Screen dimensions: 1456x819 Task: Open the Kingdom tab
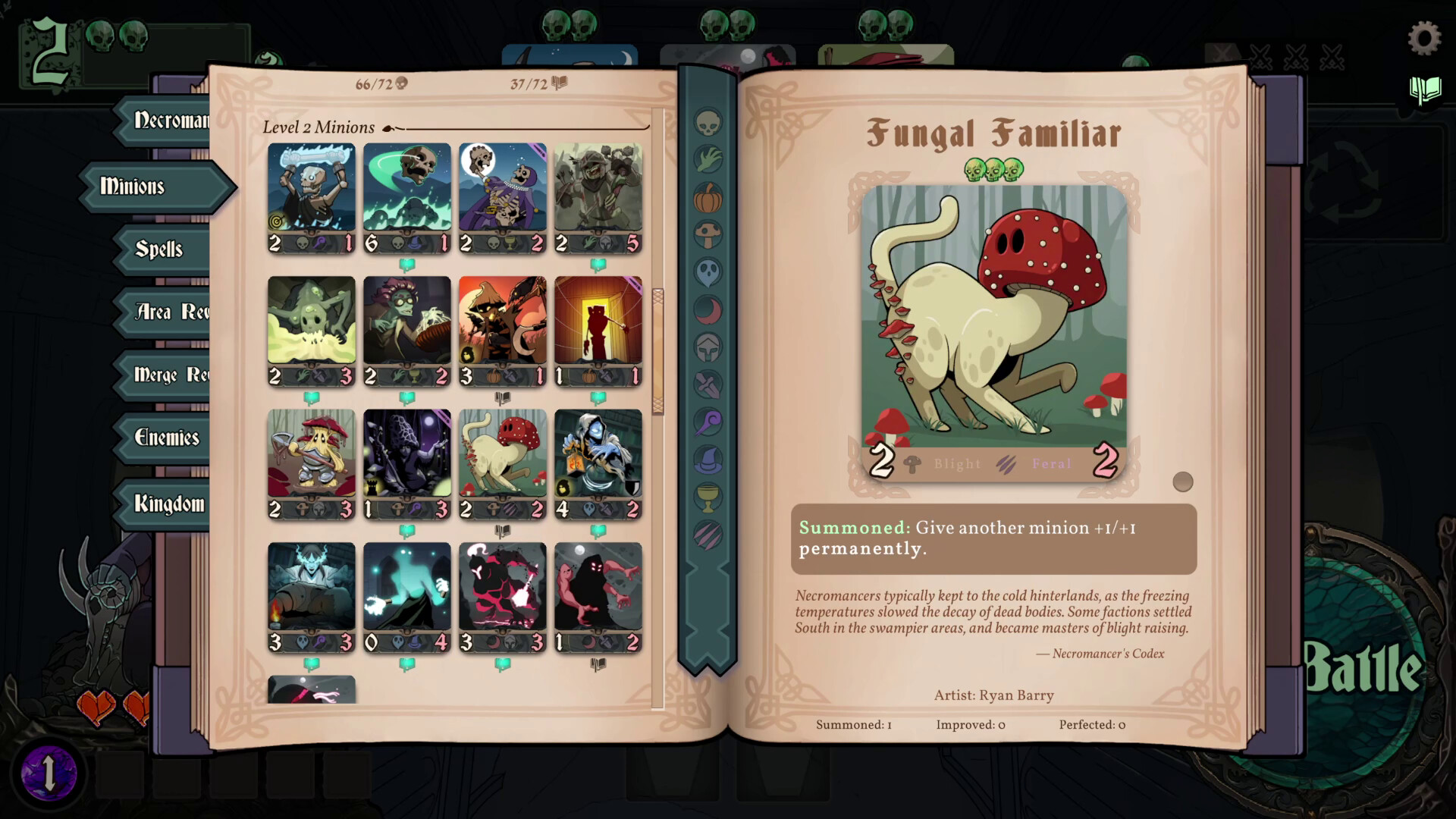(x=170, y=503)
